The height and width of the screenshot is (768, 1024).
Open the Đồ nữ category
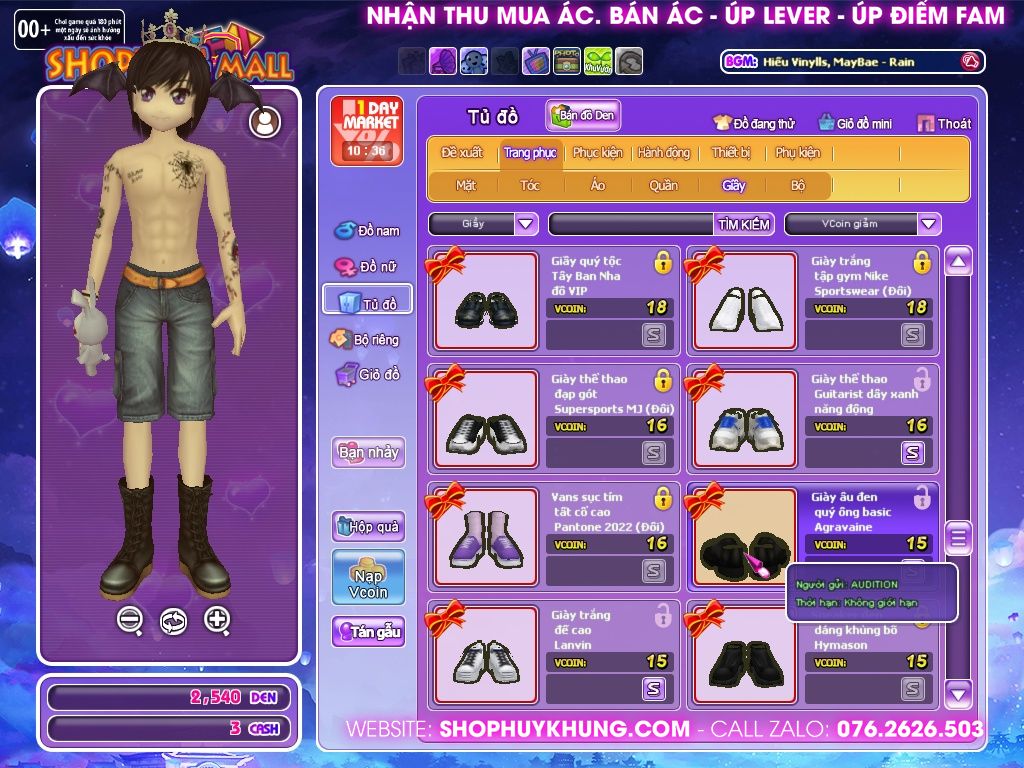[x=367, y=267]
